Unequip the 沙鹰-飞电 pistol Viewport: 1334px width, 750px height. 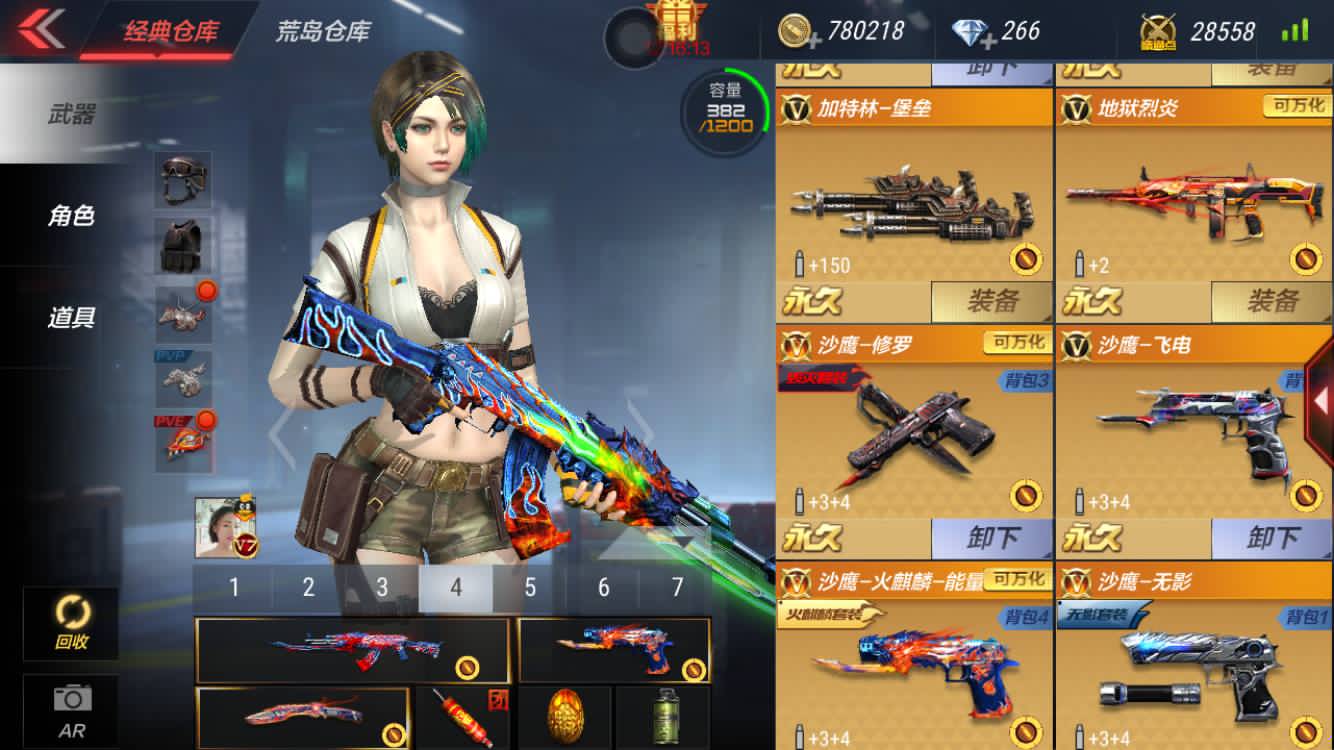click(1271, 539)
